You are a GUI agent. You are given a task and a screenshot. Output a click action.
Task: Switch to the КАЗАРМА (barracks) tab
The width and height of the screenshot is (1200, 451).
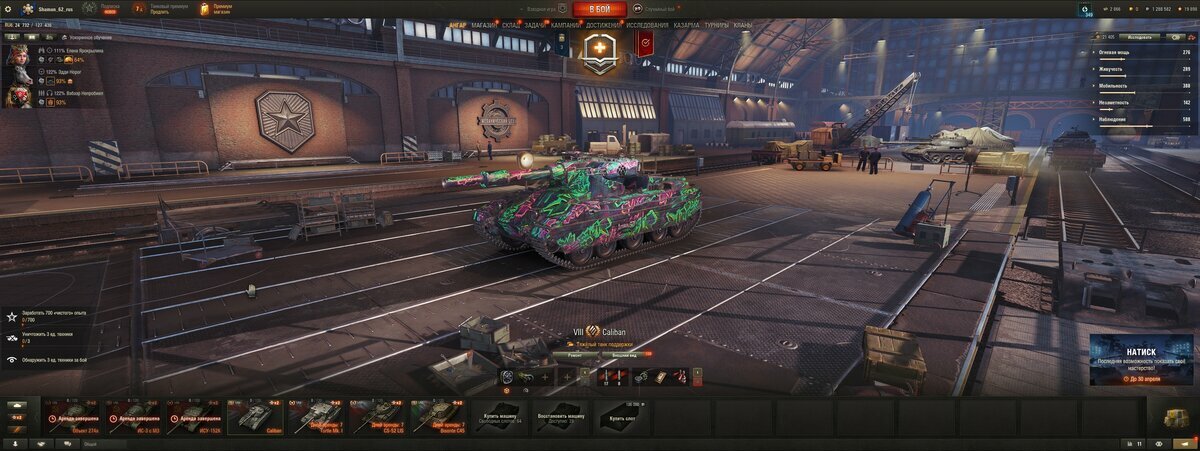[x=687, y=24]
